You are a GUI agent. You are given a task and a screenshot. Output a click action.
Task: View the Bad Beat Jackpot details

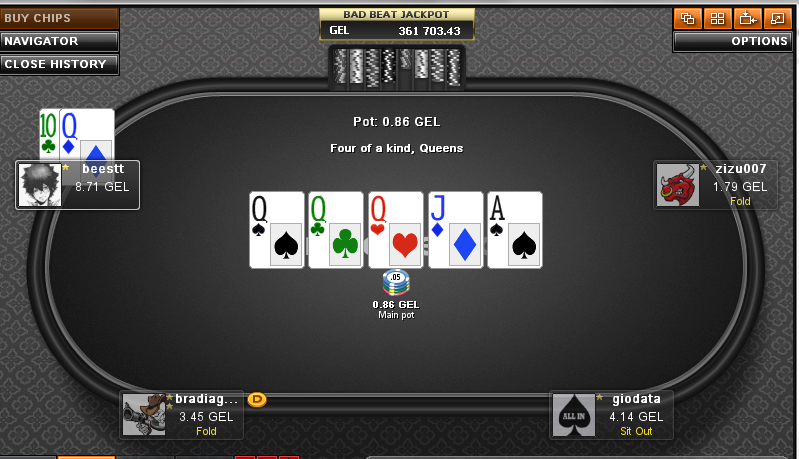coord(397,24)
